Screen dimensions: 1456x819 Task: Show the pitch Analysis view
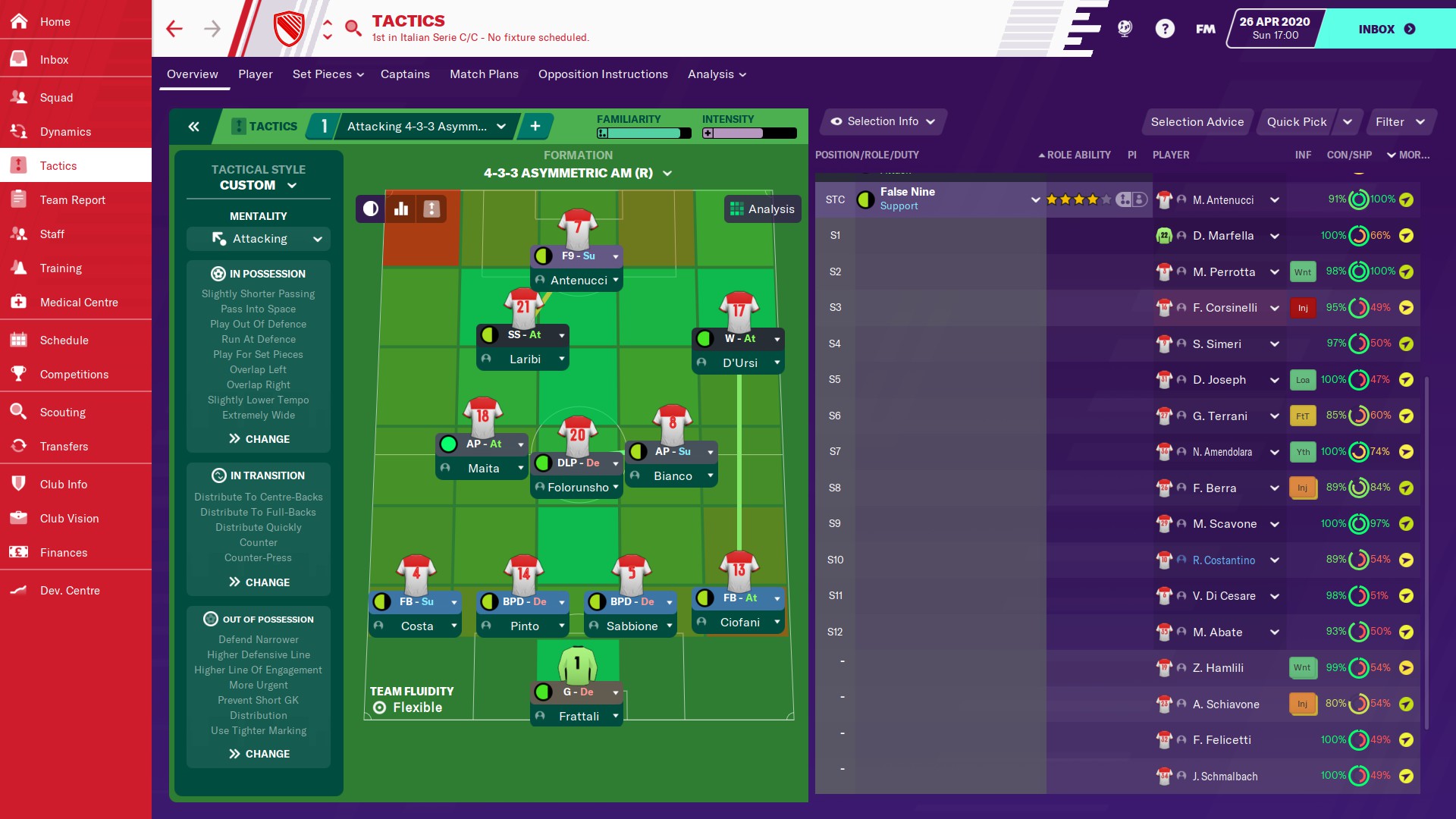[762, 209]
